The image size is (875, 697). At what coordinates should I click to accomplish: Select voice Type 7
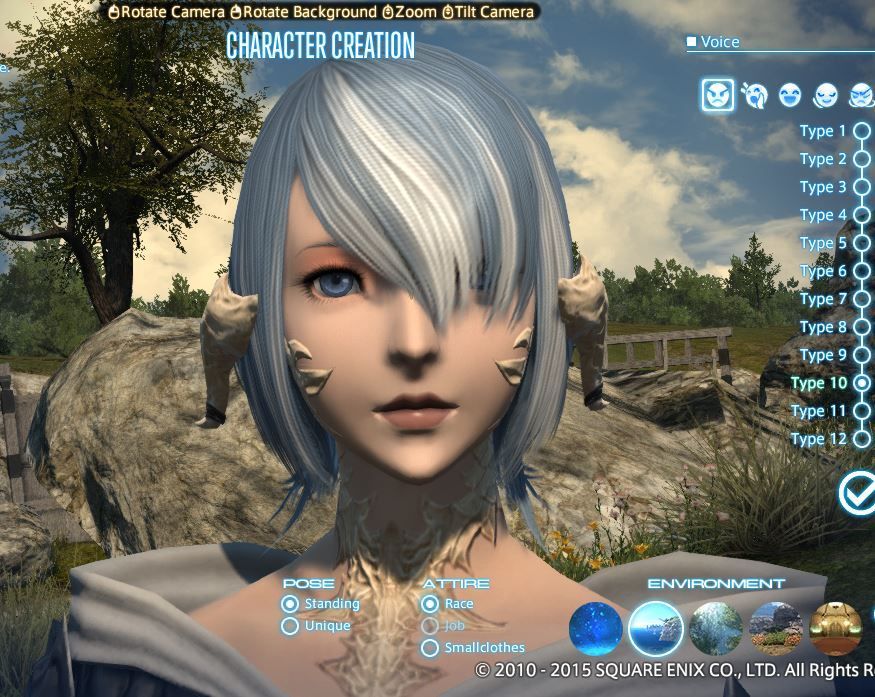coord(861,299)
